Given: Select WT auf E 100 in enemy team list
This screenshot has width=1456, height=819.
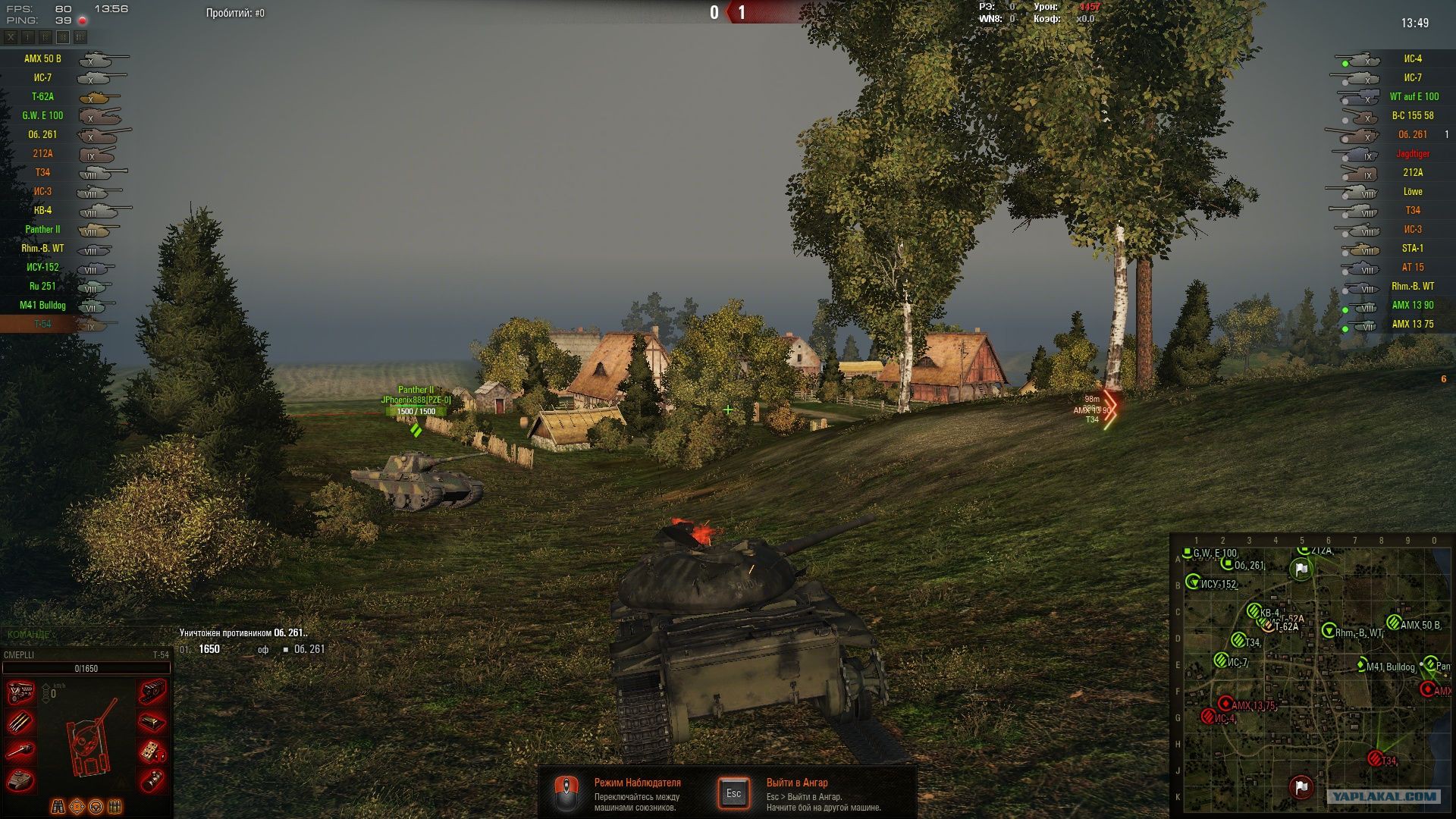Looking at the screenshot, I should [1414, 96].
